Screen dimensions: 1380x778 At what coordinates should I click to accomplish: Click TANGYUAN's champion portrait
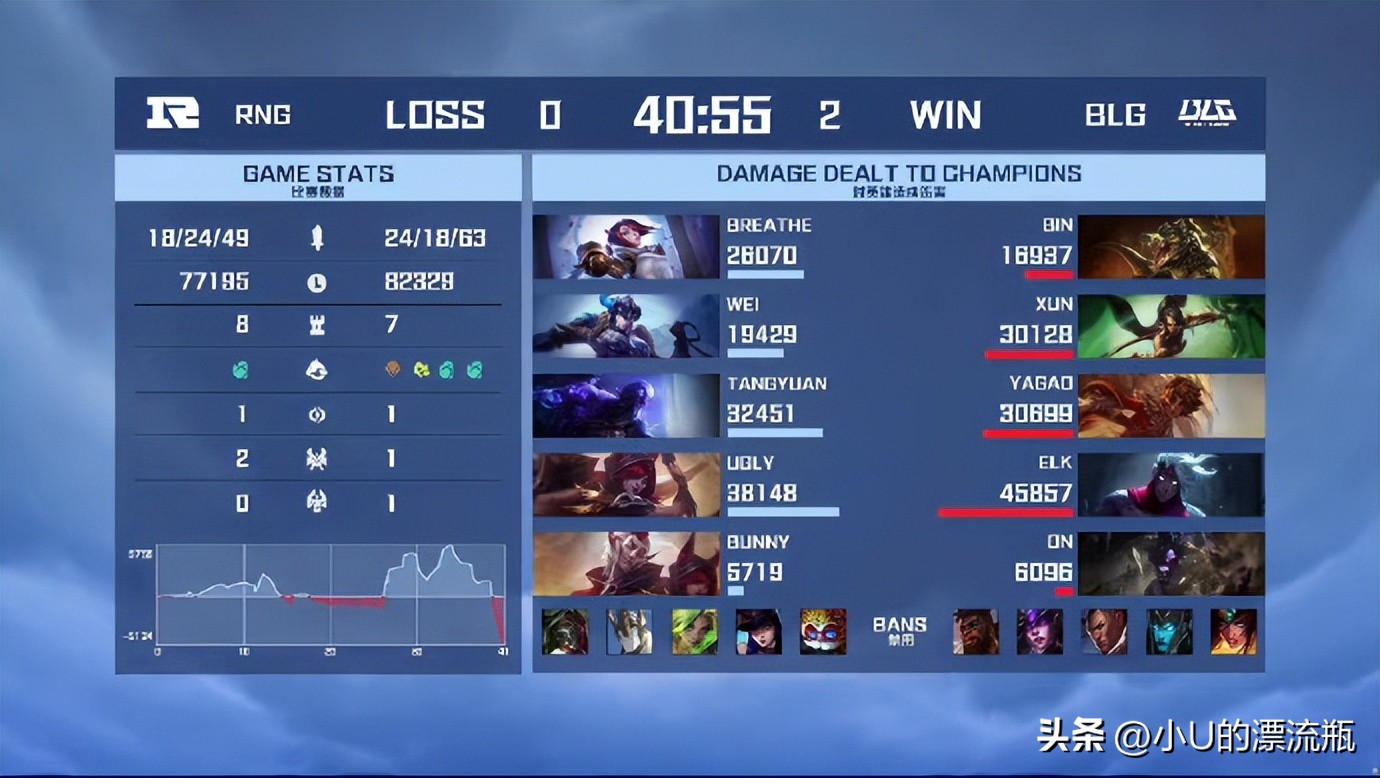click(x=626, y=405)
